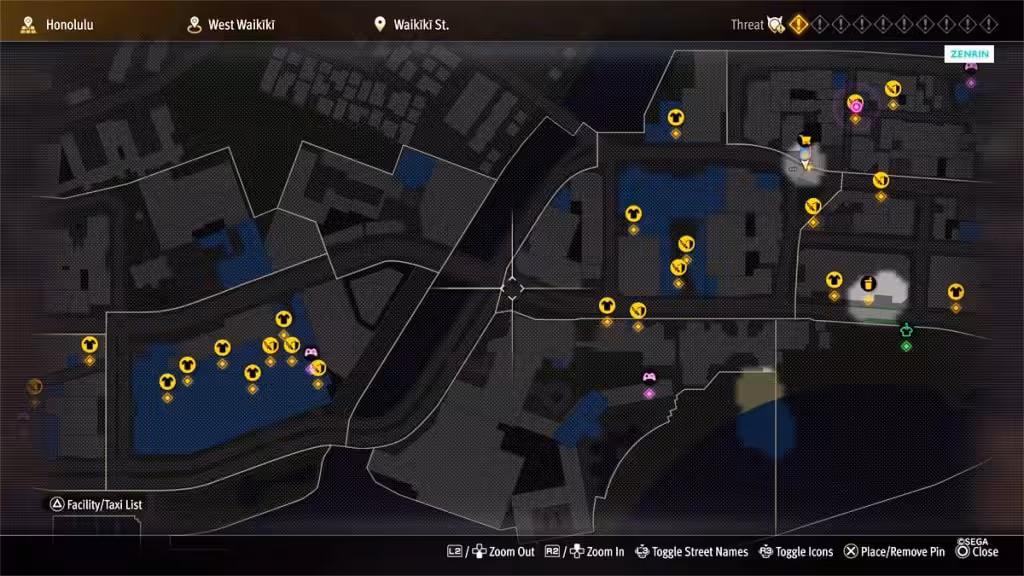
Task: Open the Facility/Taxi List
Action: 97,505
